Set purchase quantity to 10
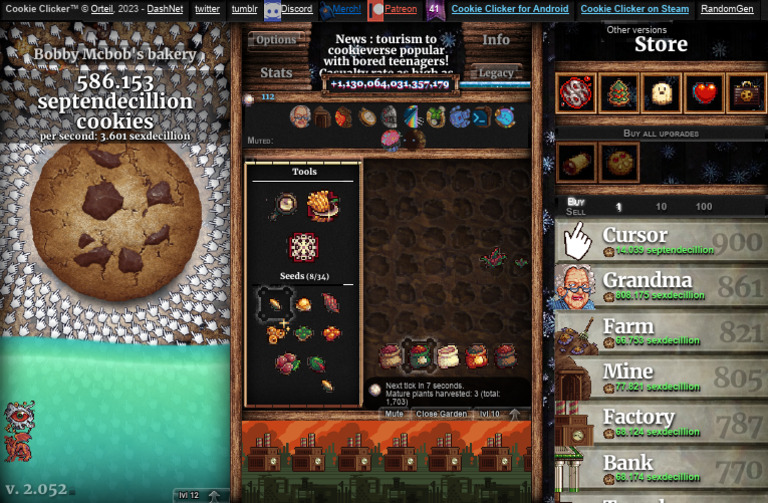768x503 pixels. [x=661, y=207]
